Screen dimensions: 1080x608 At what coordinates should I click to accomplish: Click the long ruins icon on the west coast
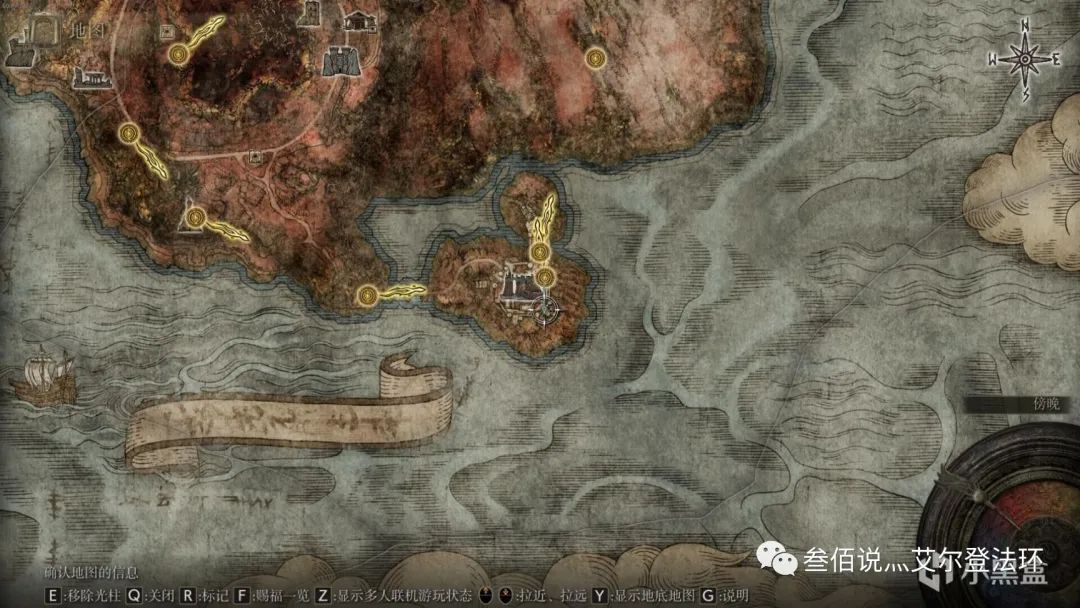coord(91,76)
